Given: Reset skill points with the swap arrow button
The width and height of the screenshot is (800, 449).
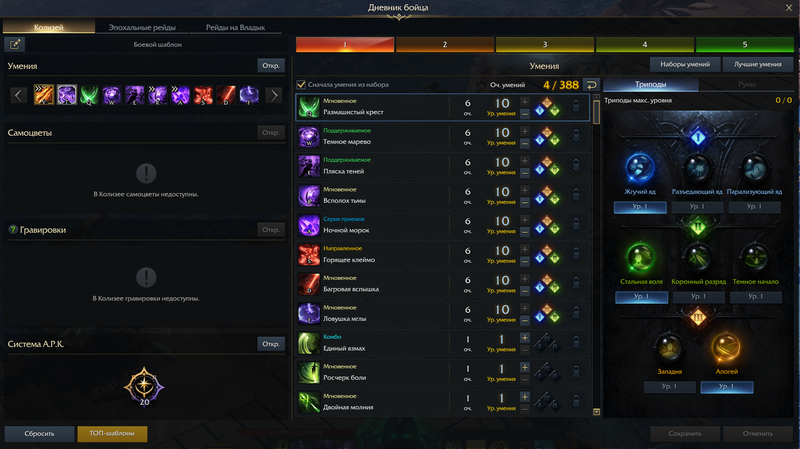Looking at the screenshot, I should pos(591,85).
